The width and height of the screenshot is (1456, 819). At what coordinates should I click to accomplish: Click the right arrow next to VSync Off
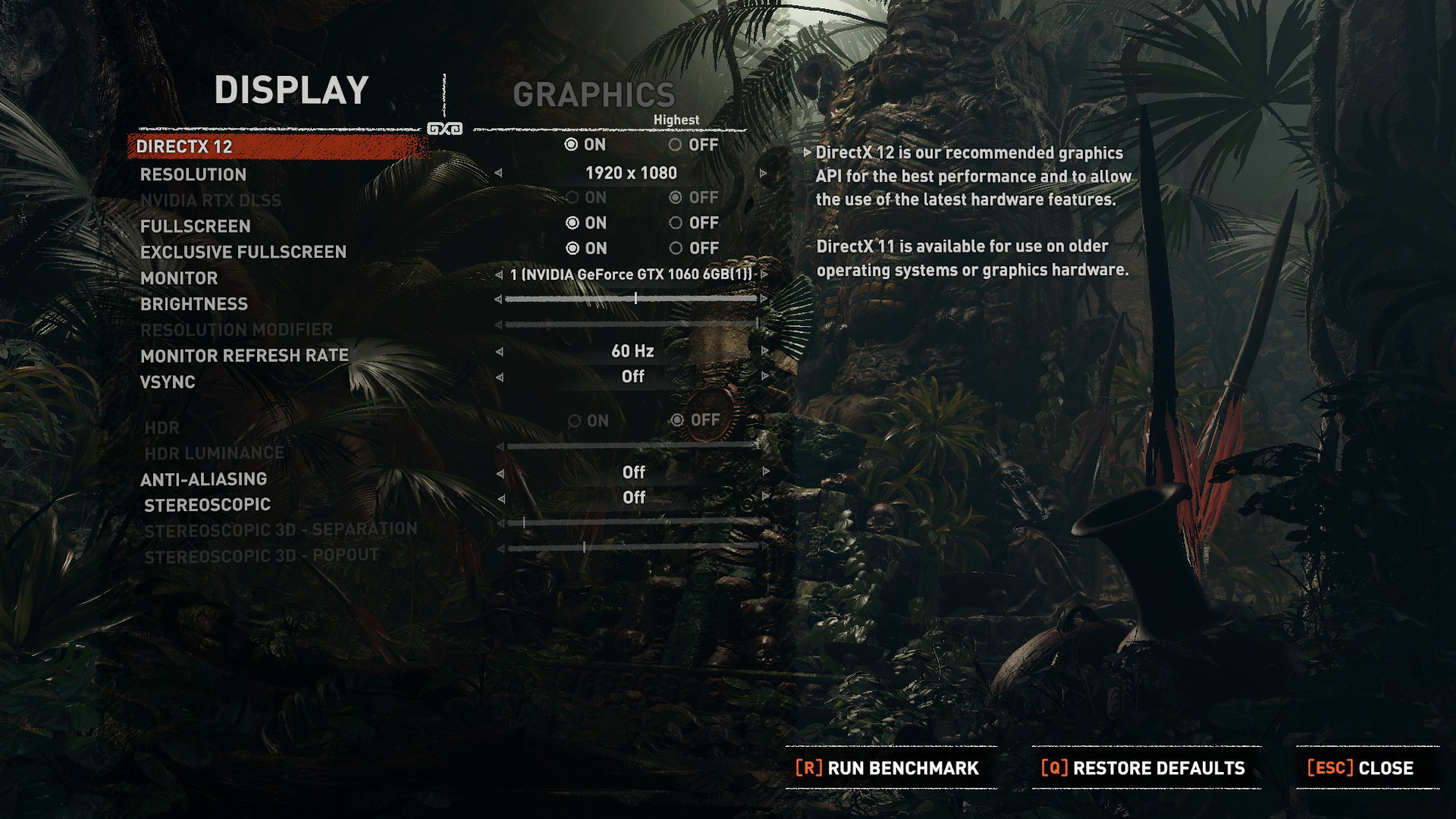coord(764,377)
